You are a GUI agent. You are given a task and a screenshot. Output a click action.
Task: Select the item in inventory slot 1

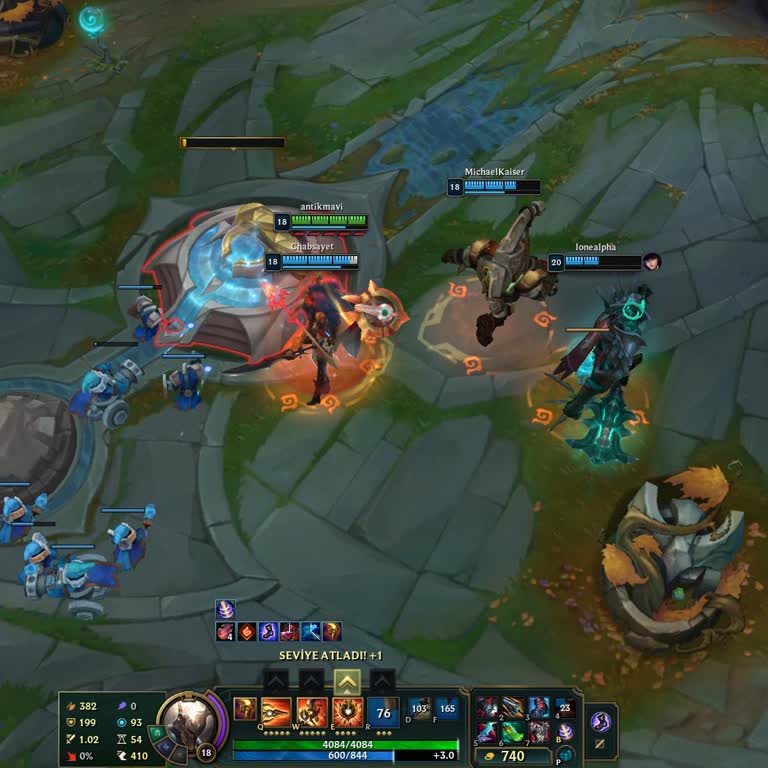coord(487,708)
